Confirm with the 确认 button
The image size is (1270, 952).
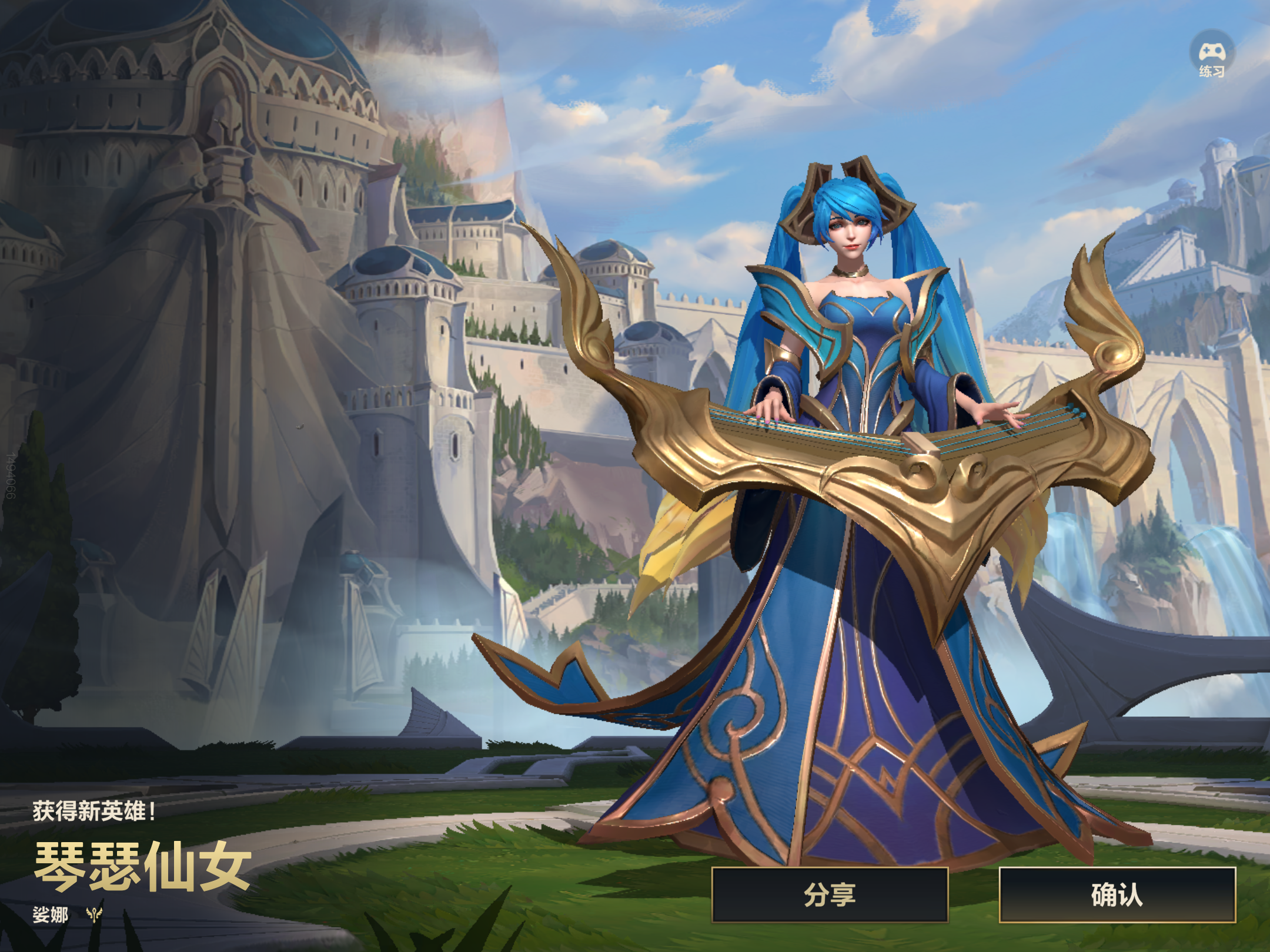[x=1117, y=895]
